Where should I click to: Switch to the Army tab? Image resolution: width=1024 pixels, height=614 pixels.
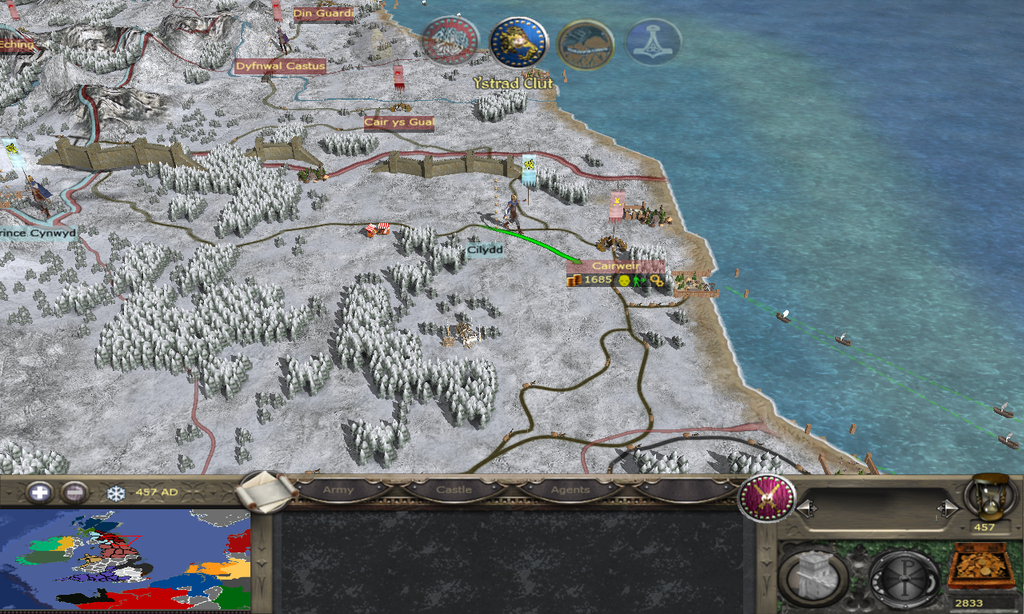pos(338,490)
